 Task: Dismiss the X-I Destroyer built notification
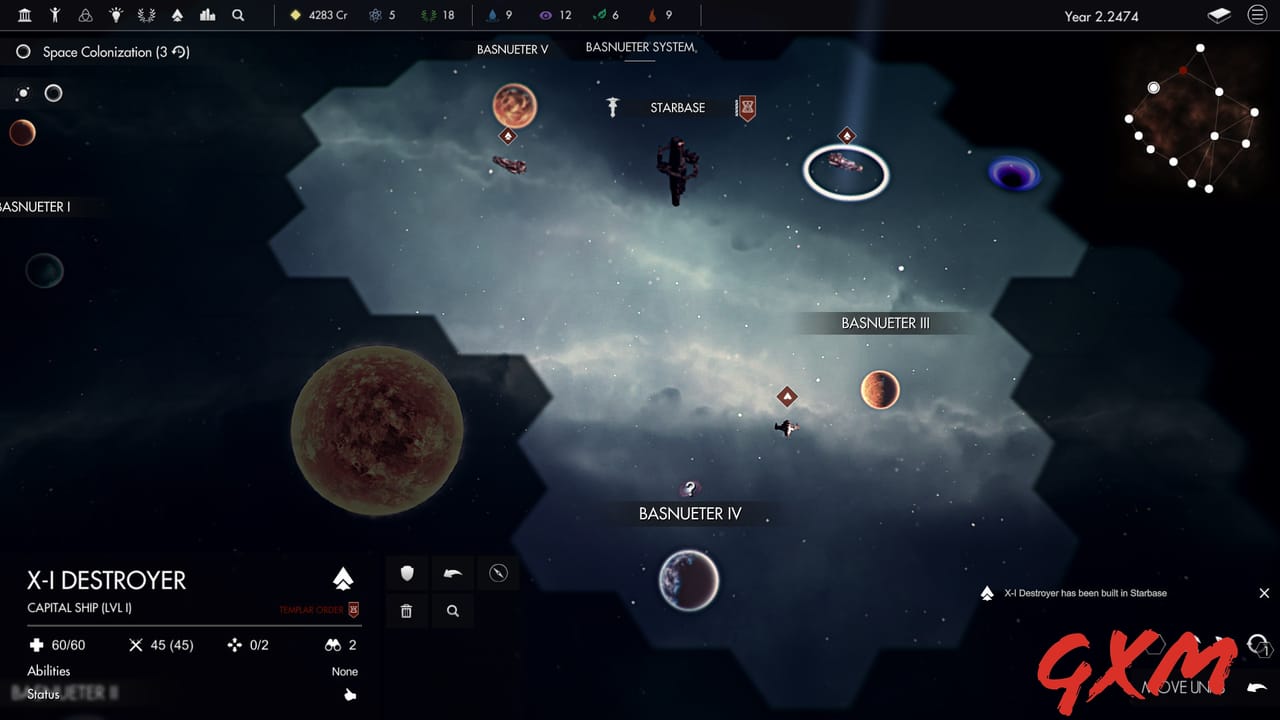point(1264,593)
